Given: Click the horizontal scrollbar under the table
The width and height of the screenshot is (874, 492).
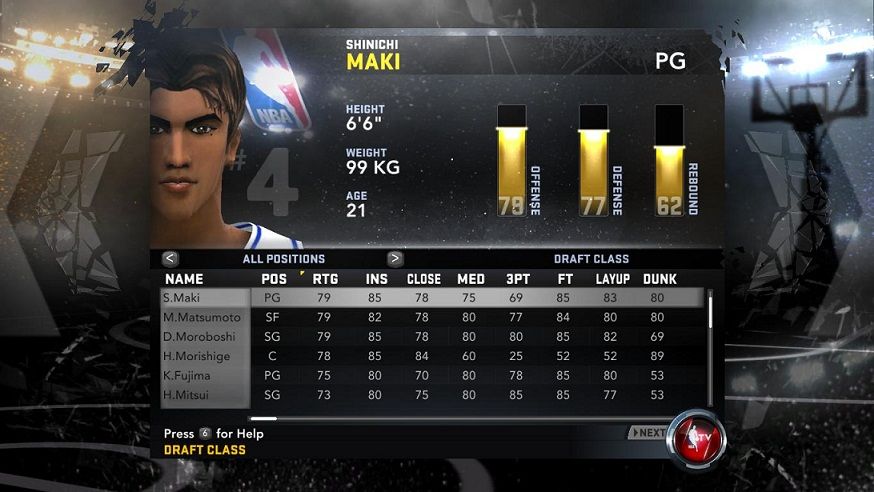Looking at the screenshot, I should [264, 418].
